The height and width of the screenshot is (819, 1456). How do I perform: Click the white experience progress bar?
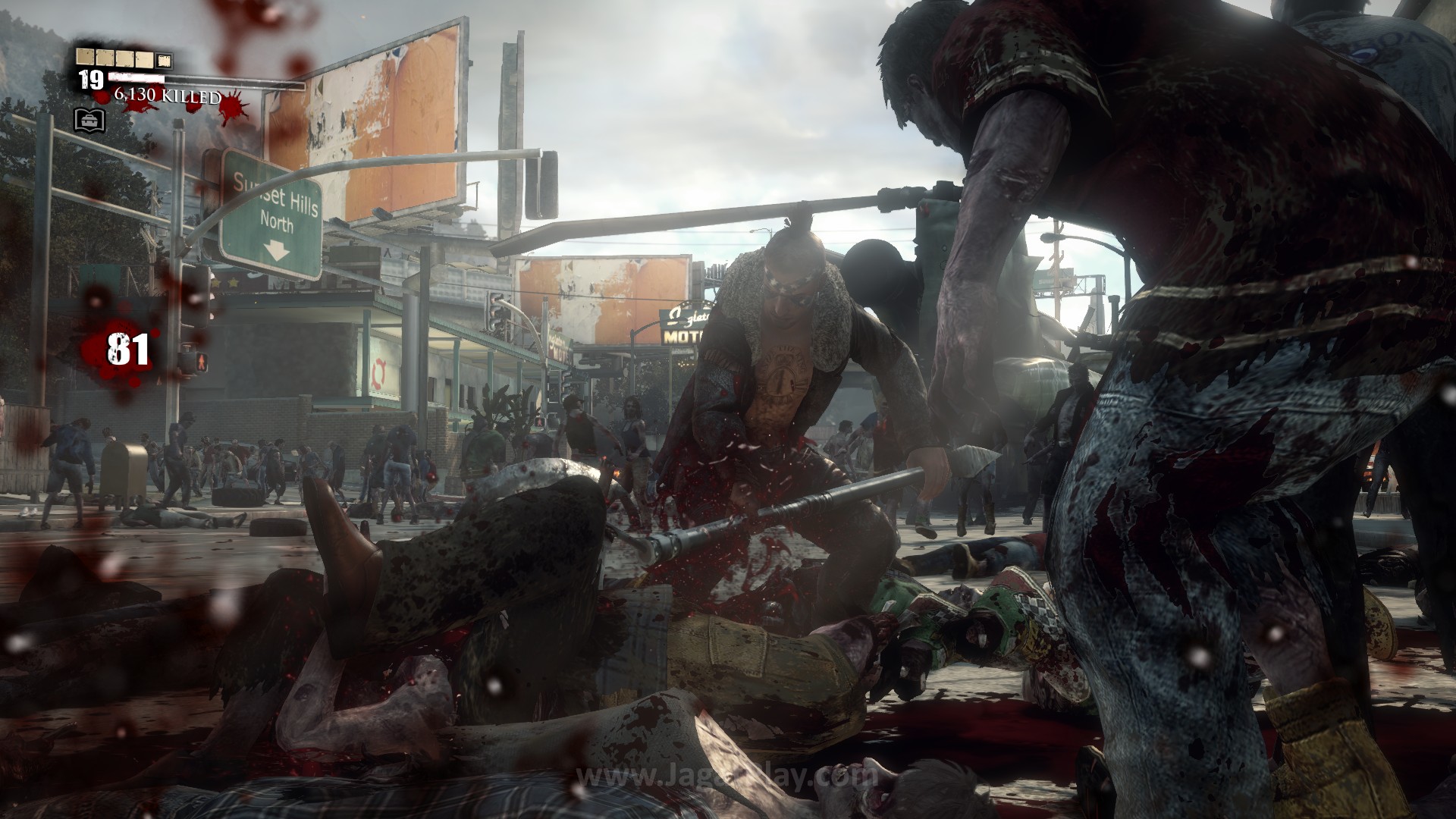(x=136, y=77)
